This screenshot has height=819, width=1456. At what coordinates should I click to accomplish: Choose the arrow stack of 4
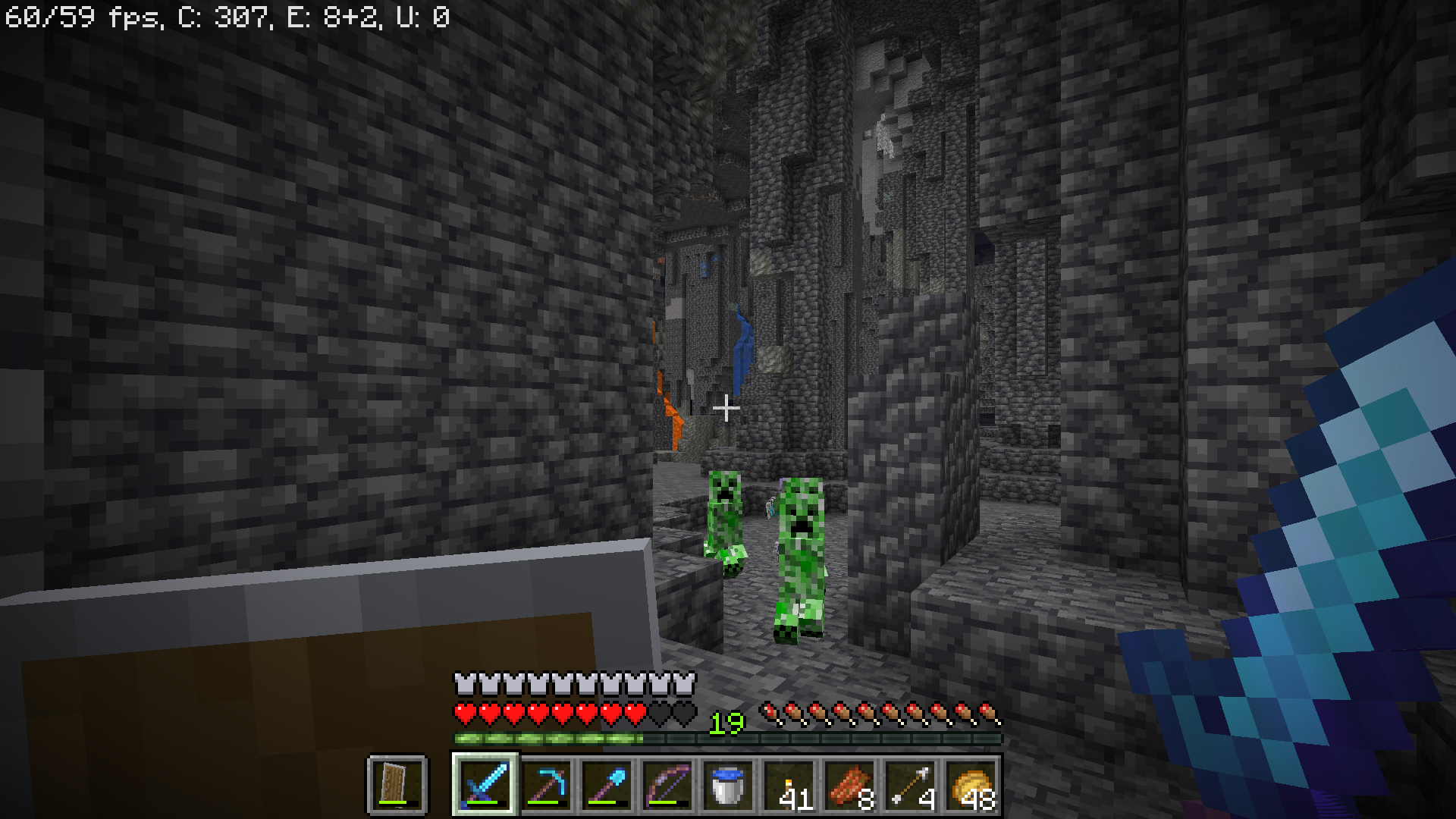[910, 784]
